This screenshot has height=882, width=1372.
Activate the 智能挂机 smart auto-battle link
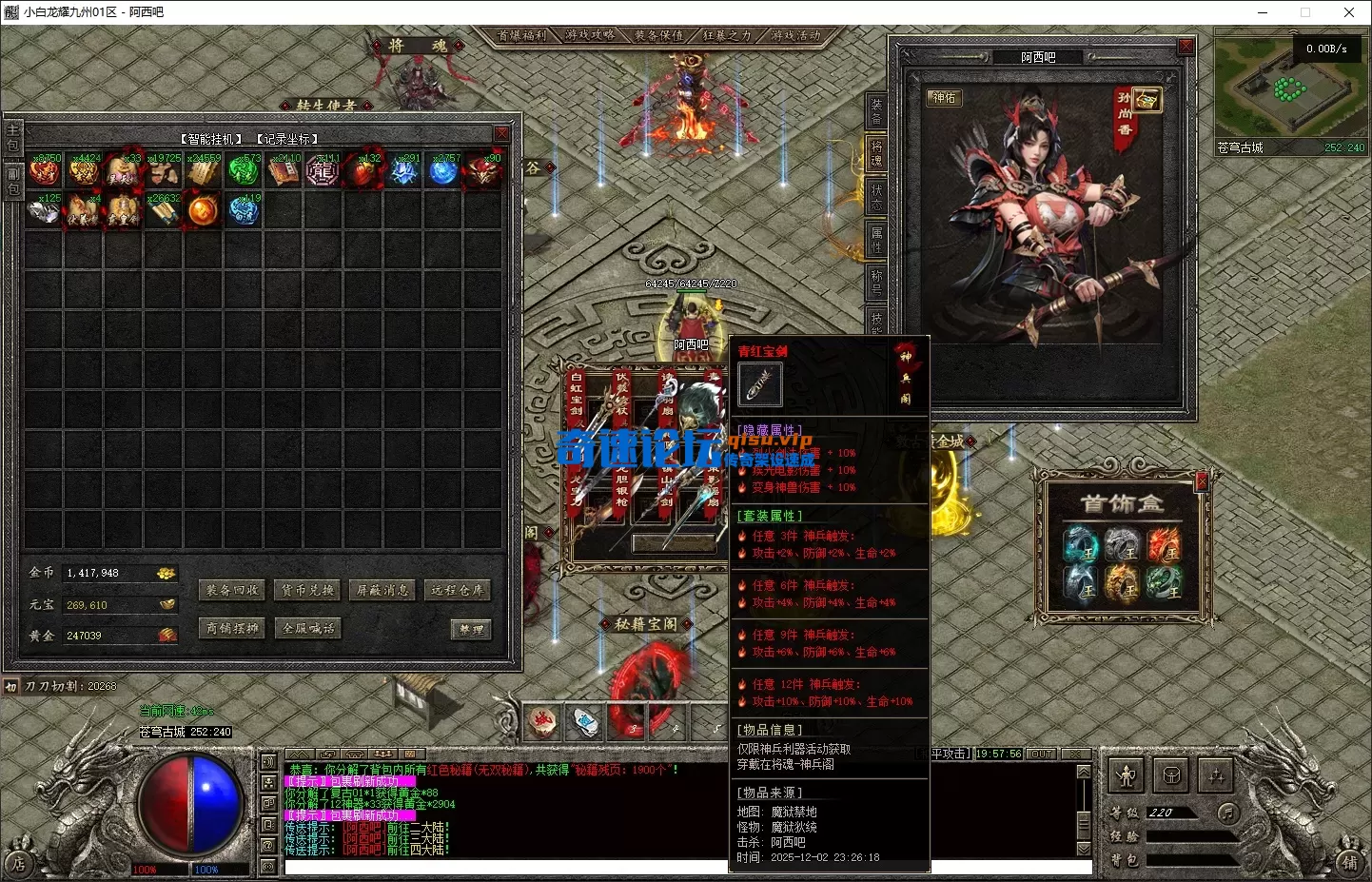click(x=211, y=139)
